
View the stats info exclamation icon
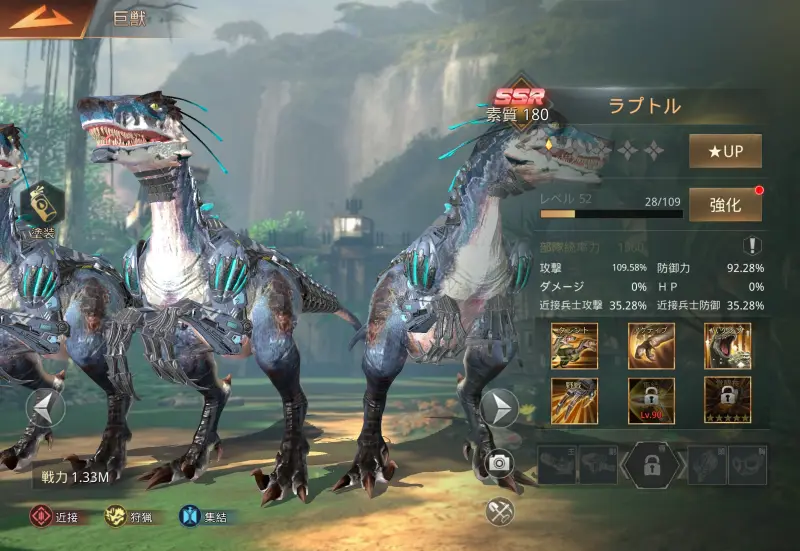[x=751, y=245]
